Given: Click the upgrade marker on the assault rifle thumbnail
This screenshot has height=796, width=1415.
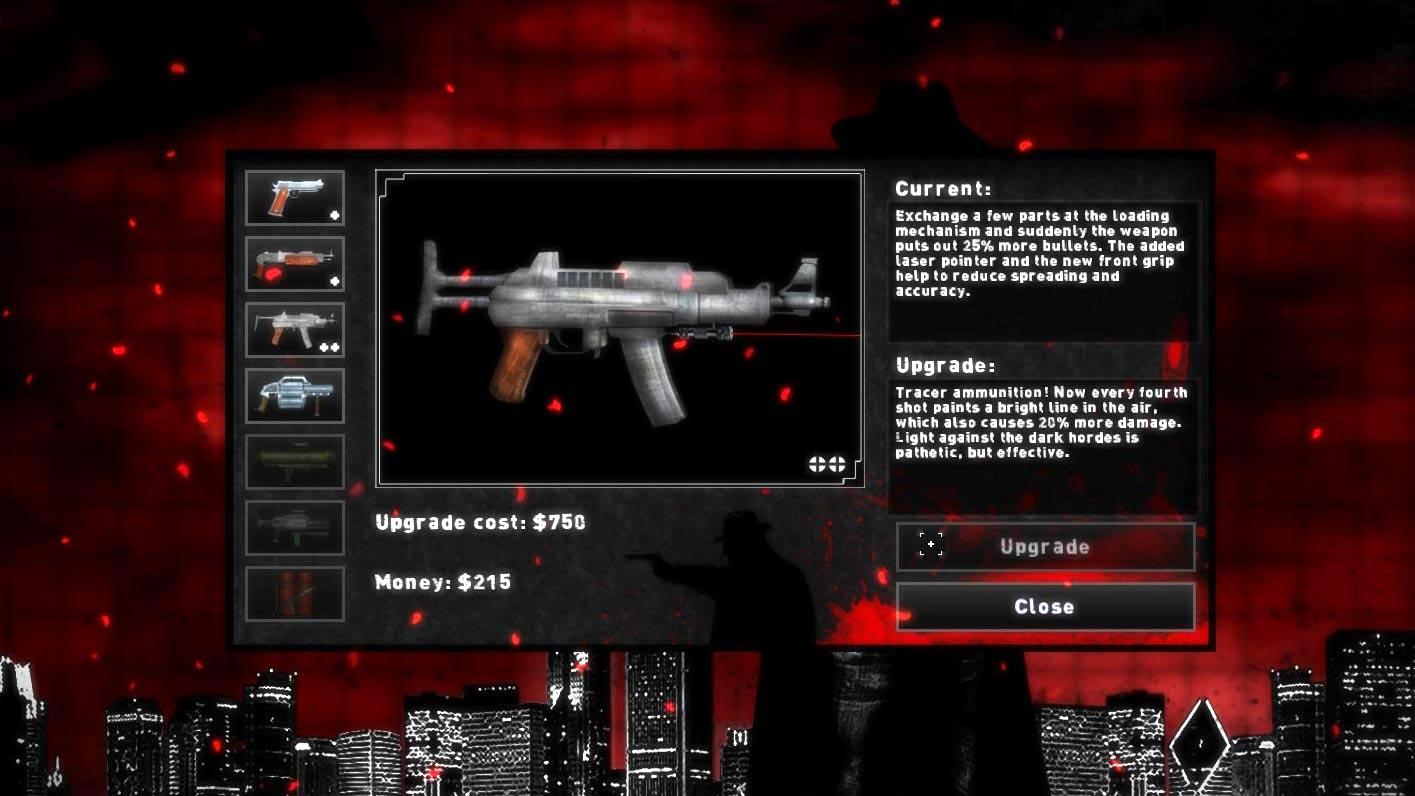Looking at the screenshot, I should (335, 281).
